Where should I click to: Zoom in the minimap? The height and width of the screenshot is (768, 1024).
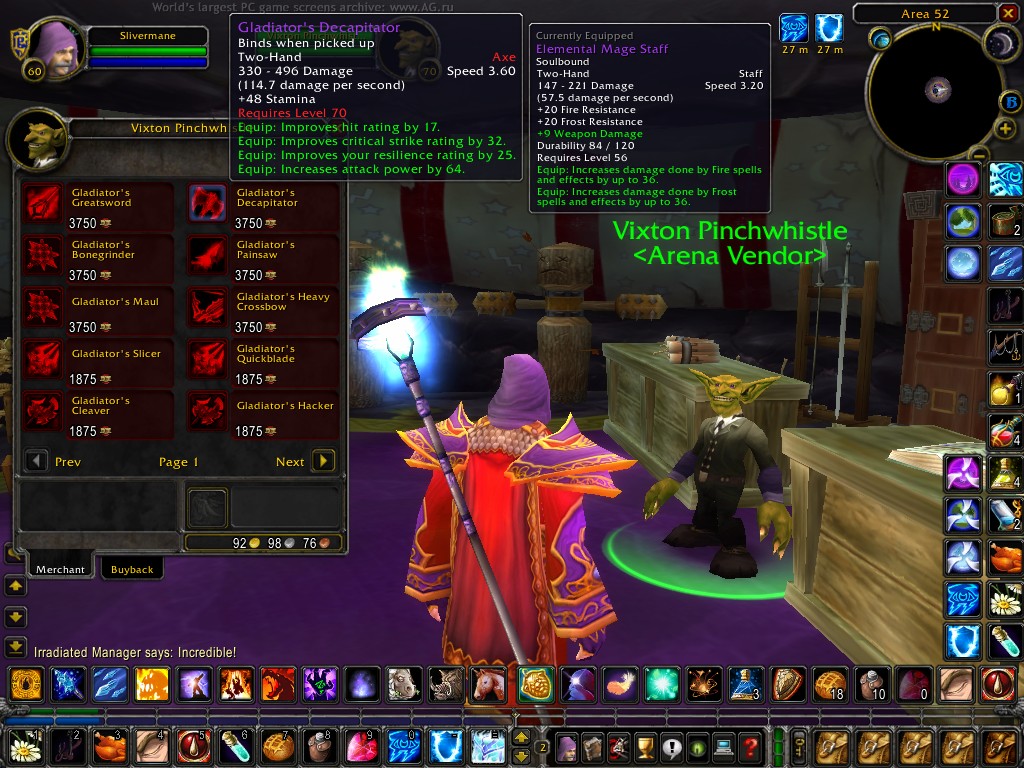[1006, 129]
